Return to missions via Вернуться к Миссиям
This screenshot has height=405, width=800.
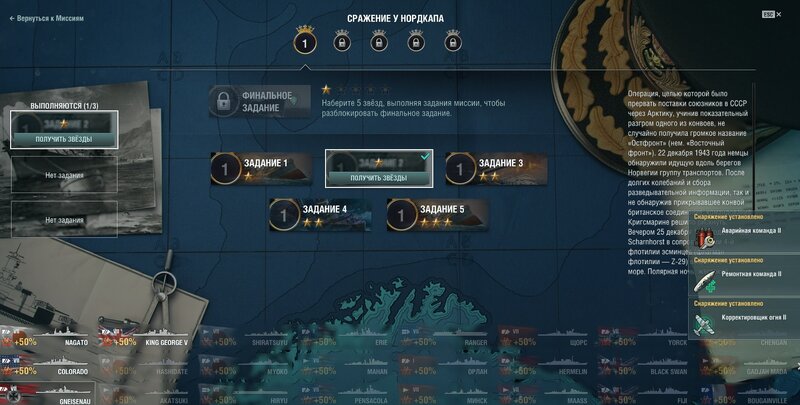pyautogui.click(x=47, y=18)
